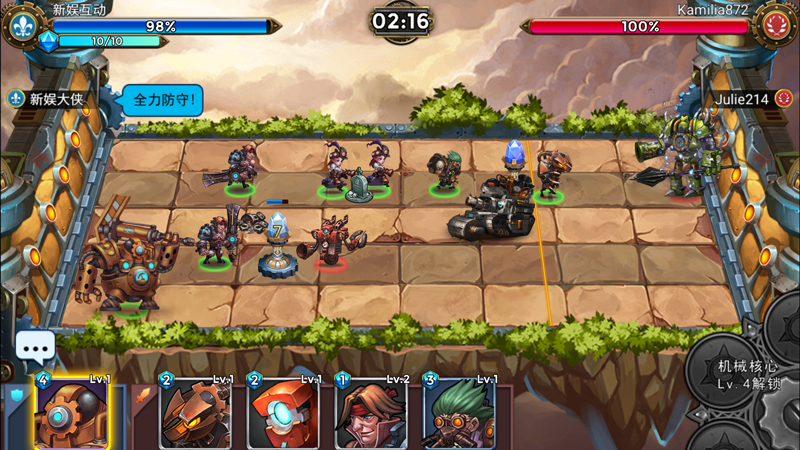Image resolution: width=800 pixels, height=450 pixels.
Task: Open the chat speech bubble button
Action: click(36, 348)
